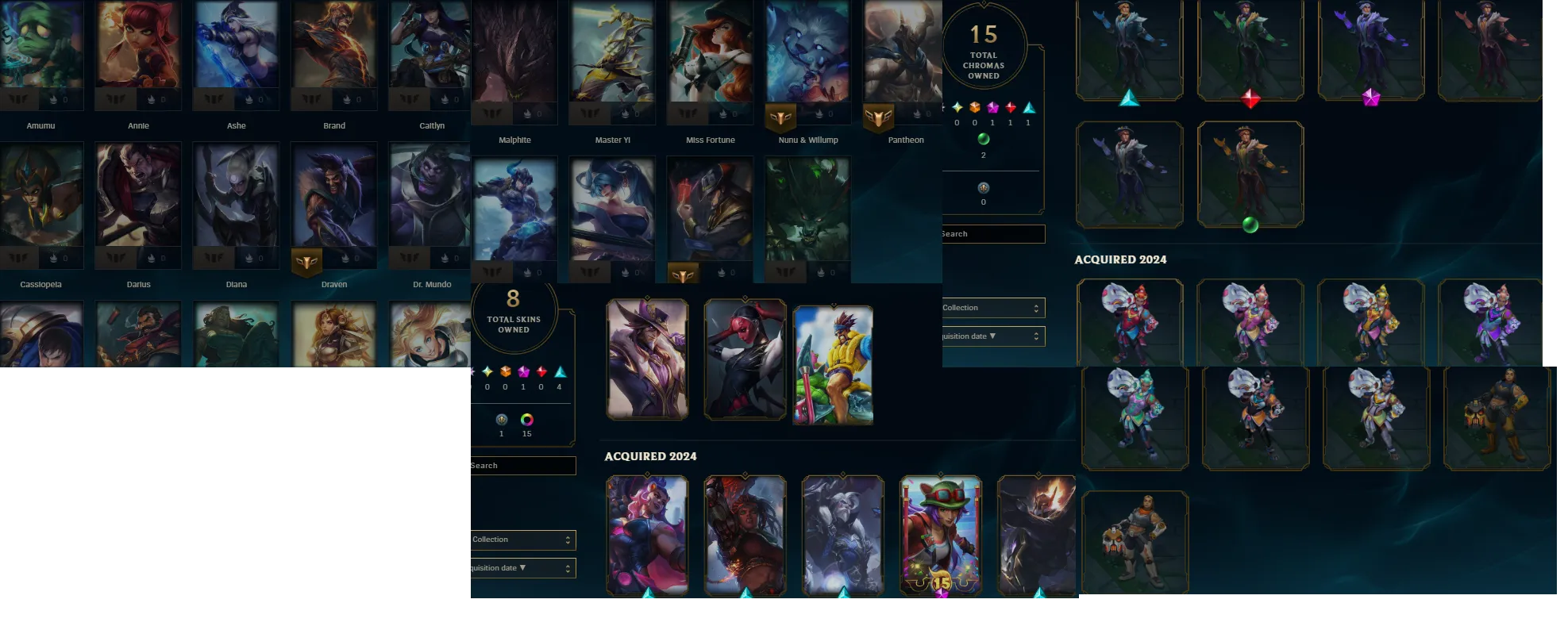Open the Collection dropdown in the chromas panel
The width and height of the screenshot is (1568, 630).
pos(991,307)
